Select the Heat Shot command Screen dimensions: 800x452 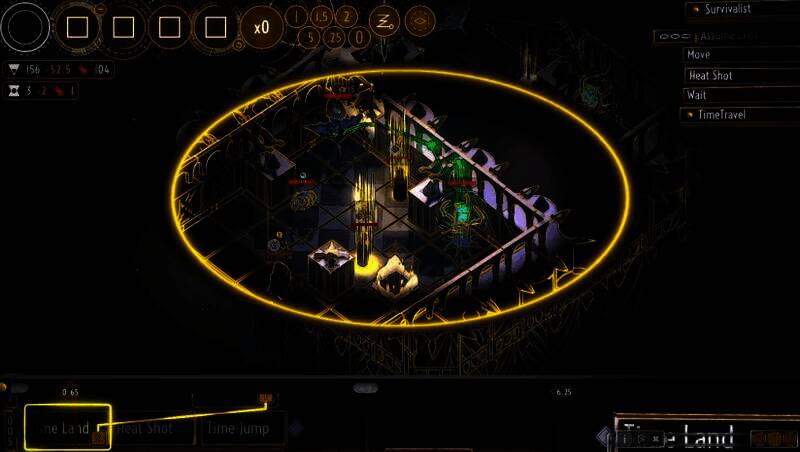pyautogui.click(x=740, y=75)
